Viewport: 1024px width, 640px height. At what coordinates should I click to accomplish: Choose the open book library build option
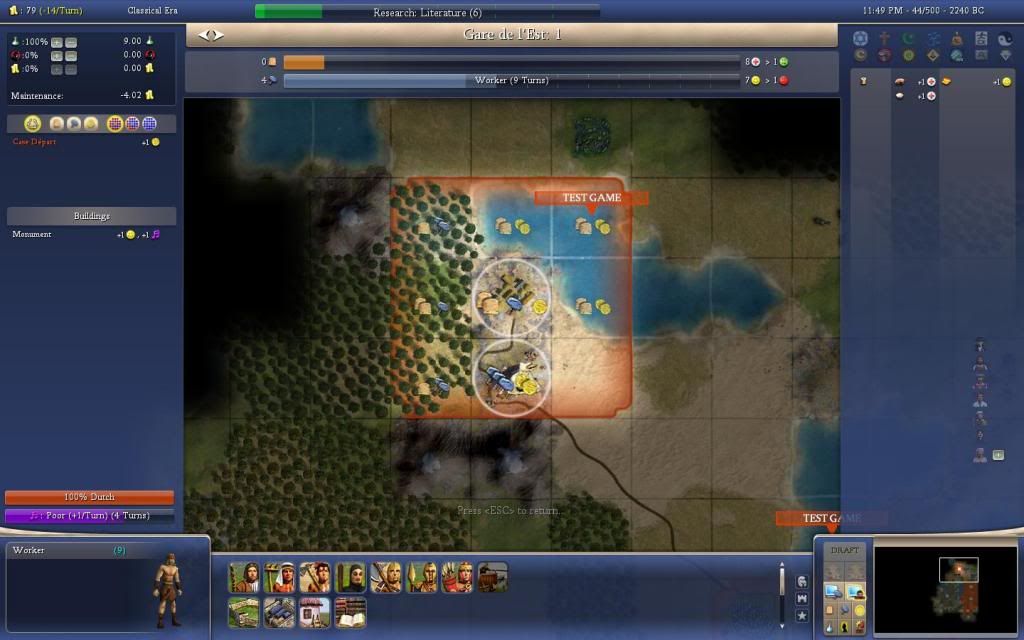[x=351, y=612]
